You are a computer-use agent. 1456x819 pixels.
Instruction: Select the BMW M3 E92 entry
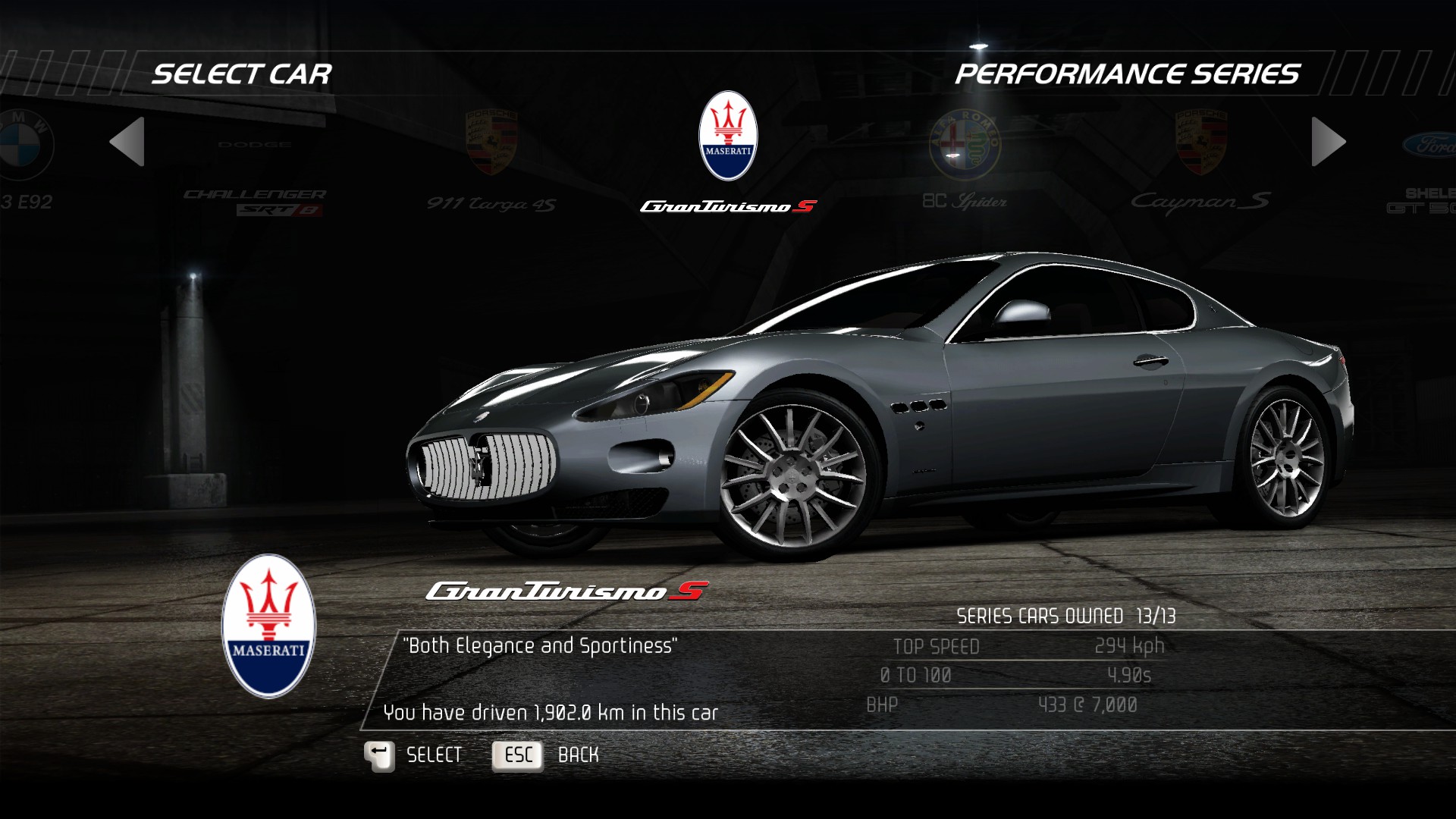[x=26, y=159]
